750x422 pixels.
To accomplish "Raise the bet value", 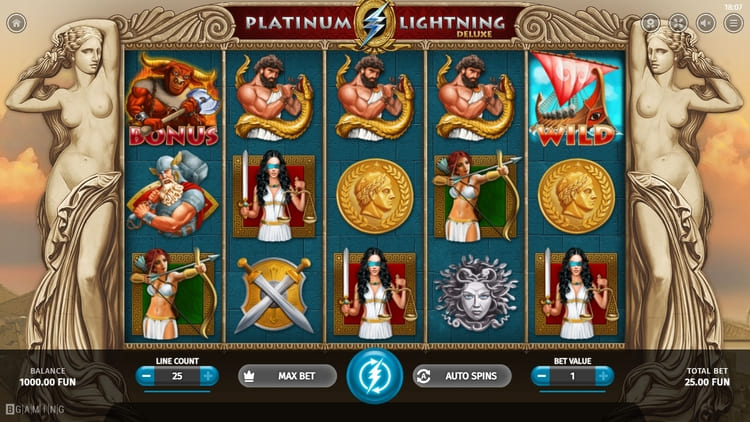I will pyautogui.click(x=604, y=376).
